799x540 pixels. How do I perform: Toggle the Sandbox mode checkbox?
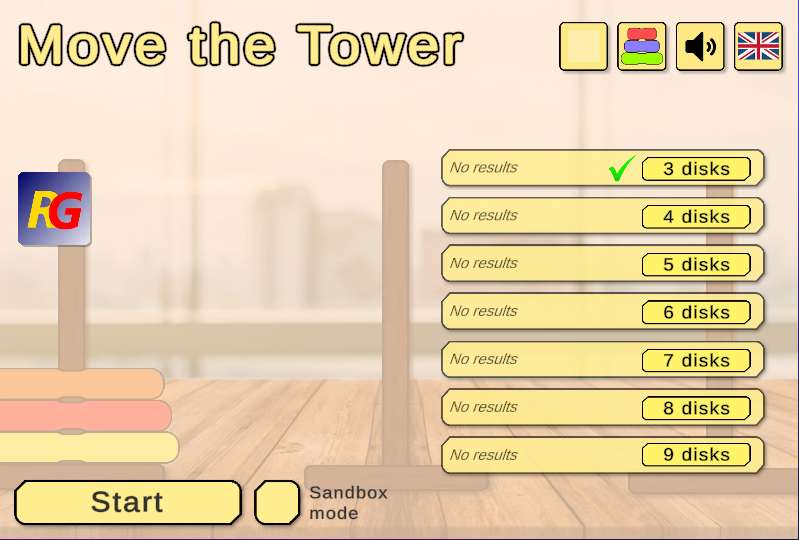277,502
